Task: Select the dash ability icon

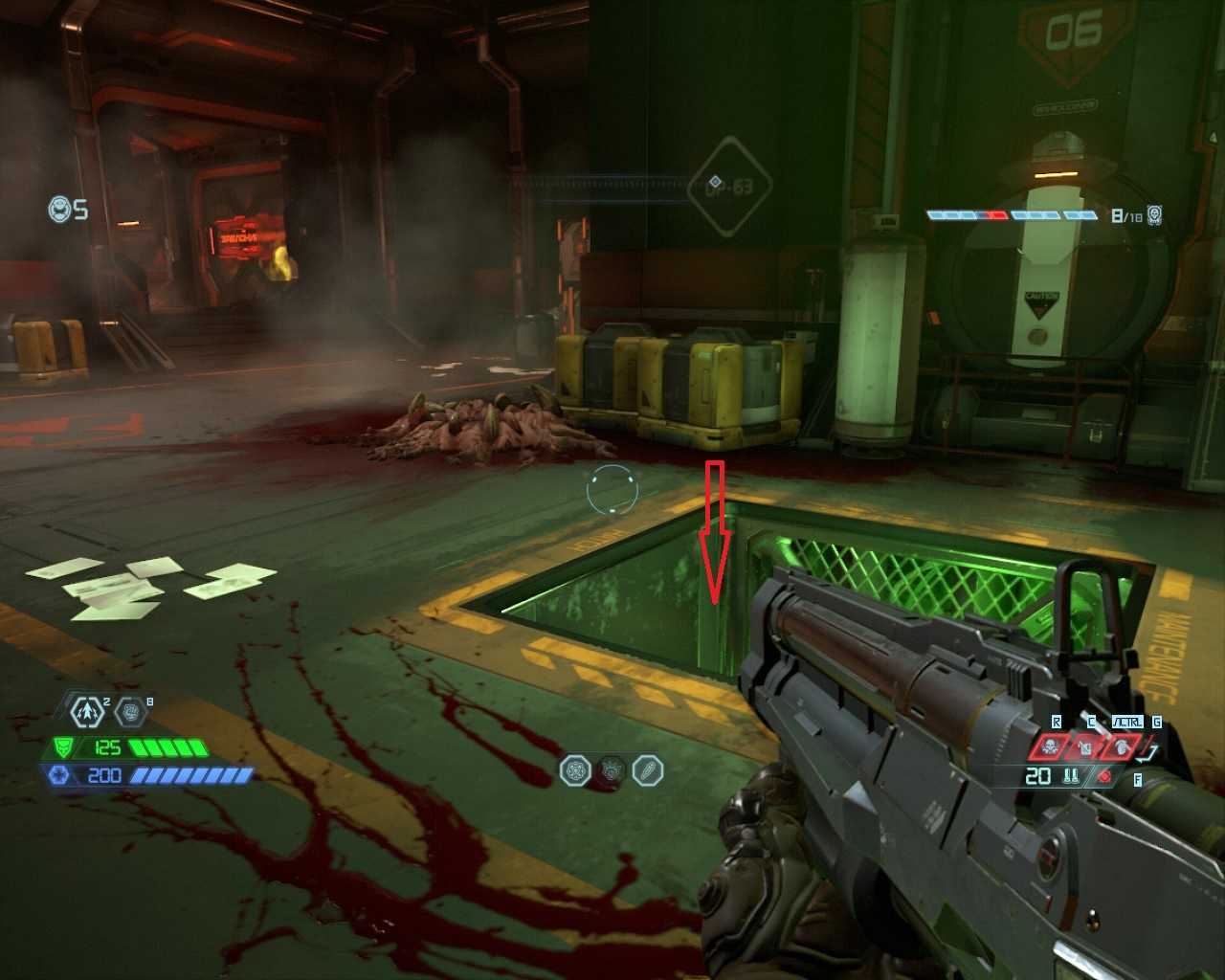Action: (x=89, y=711)
